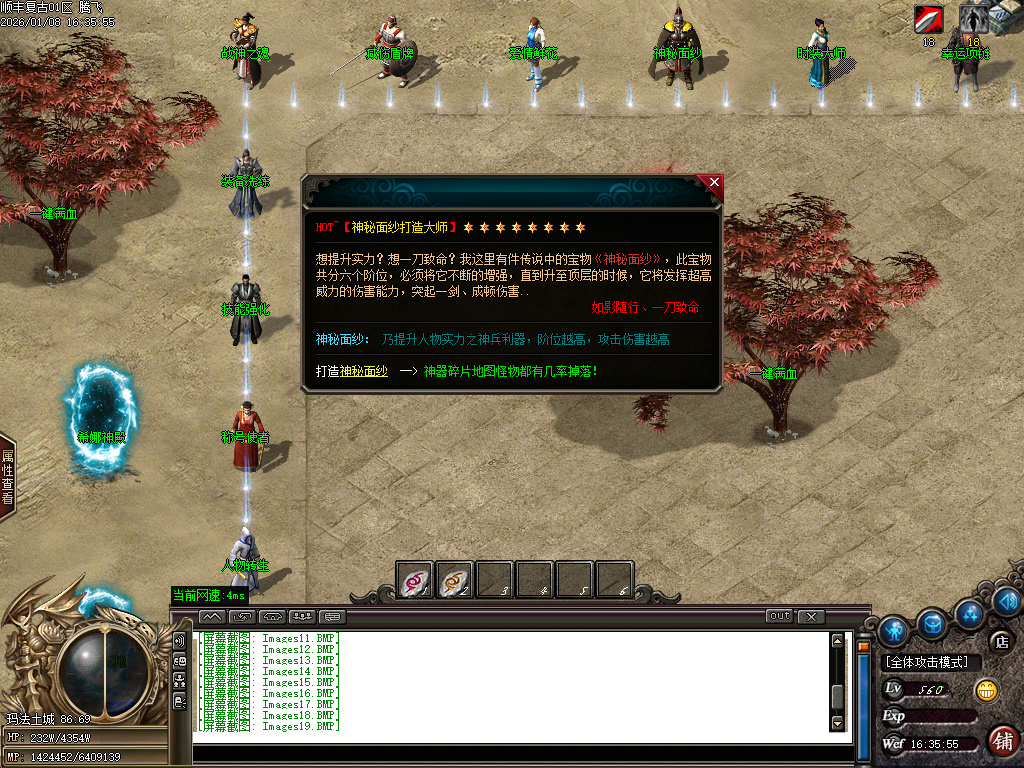Open the 店 shop button

coord(999,641)
